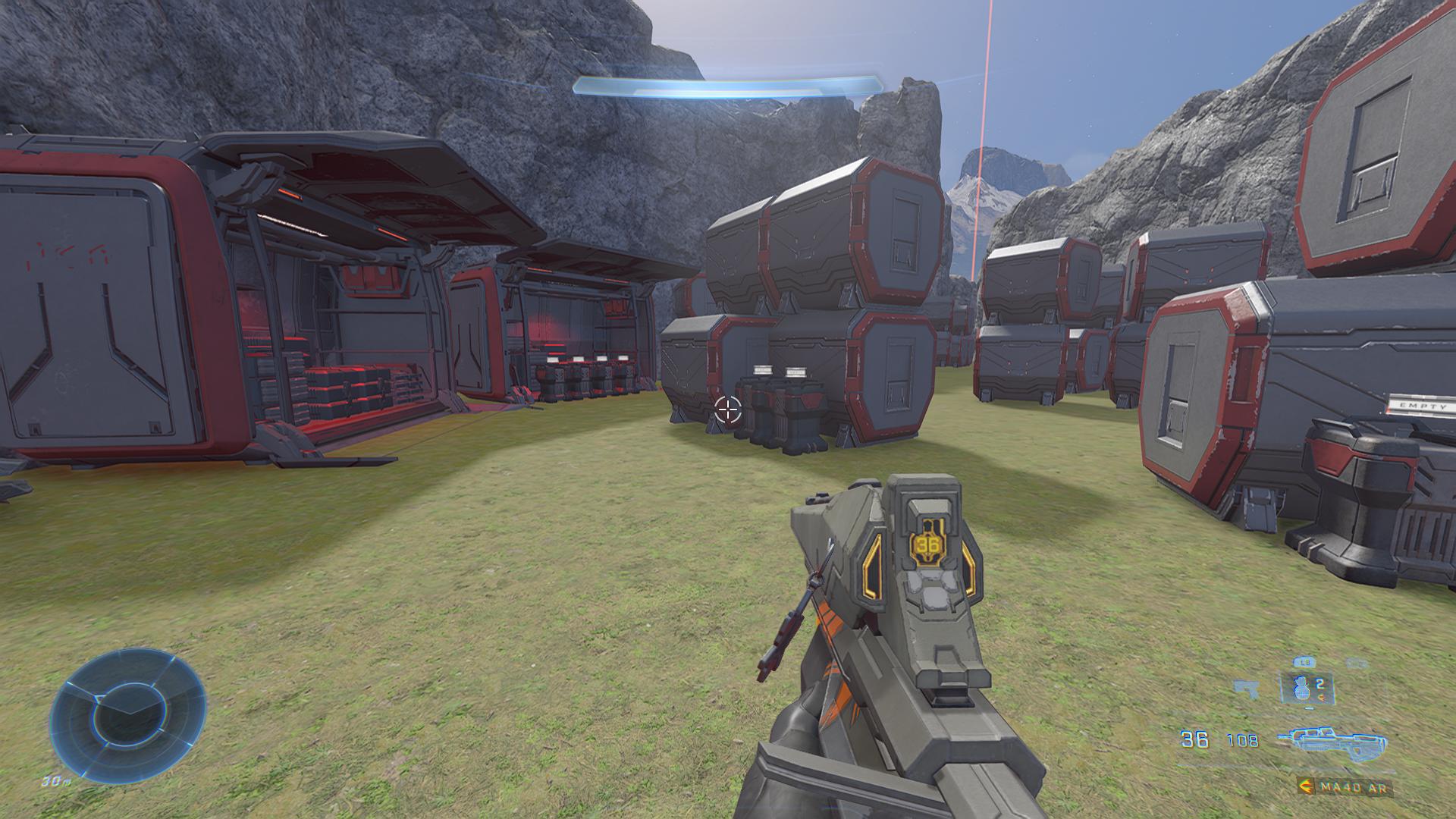Switch to the holstered sidearm pistol icon

tap(1246, 689)
